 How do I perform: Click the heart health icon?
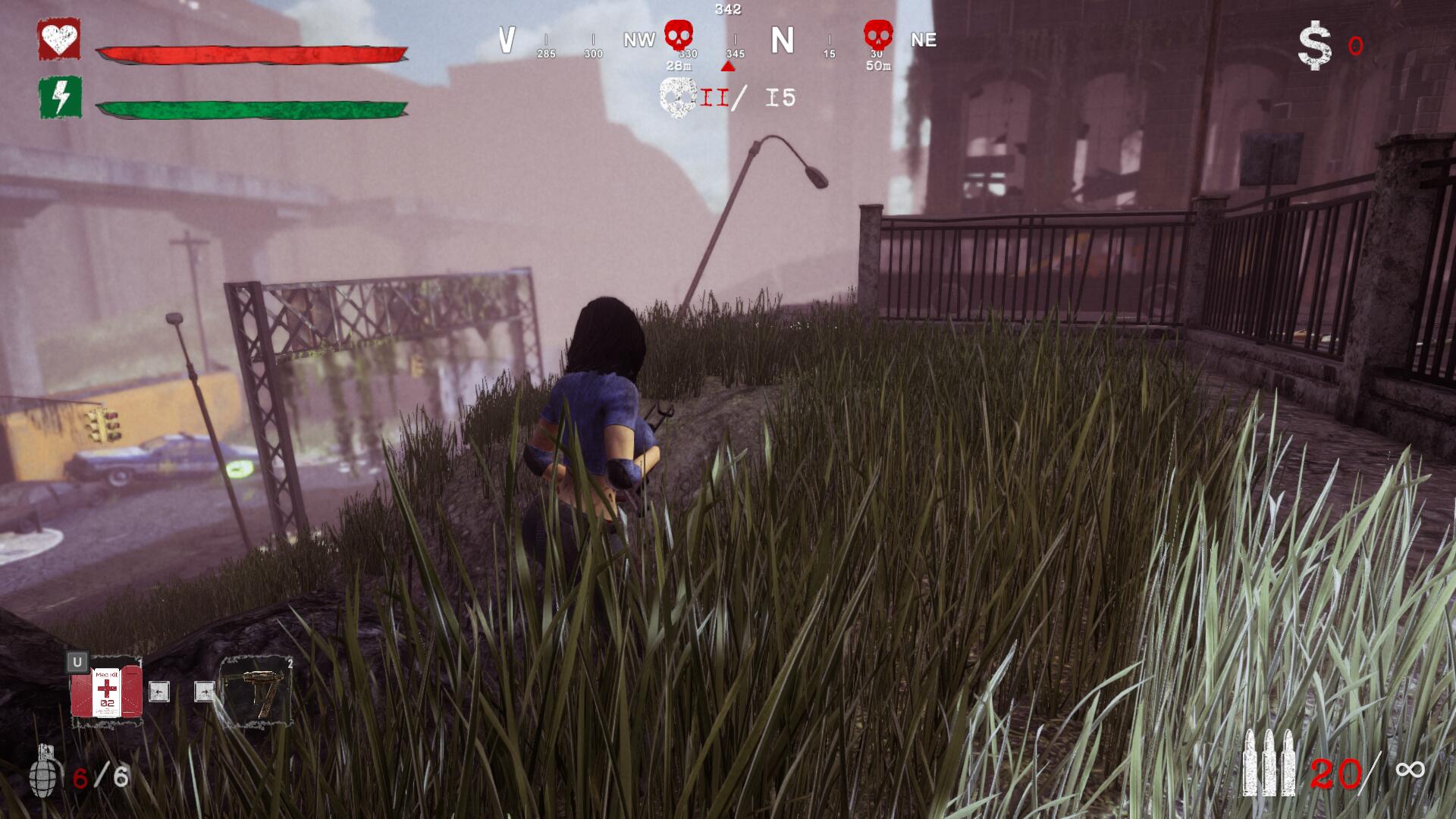59,39
